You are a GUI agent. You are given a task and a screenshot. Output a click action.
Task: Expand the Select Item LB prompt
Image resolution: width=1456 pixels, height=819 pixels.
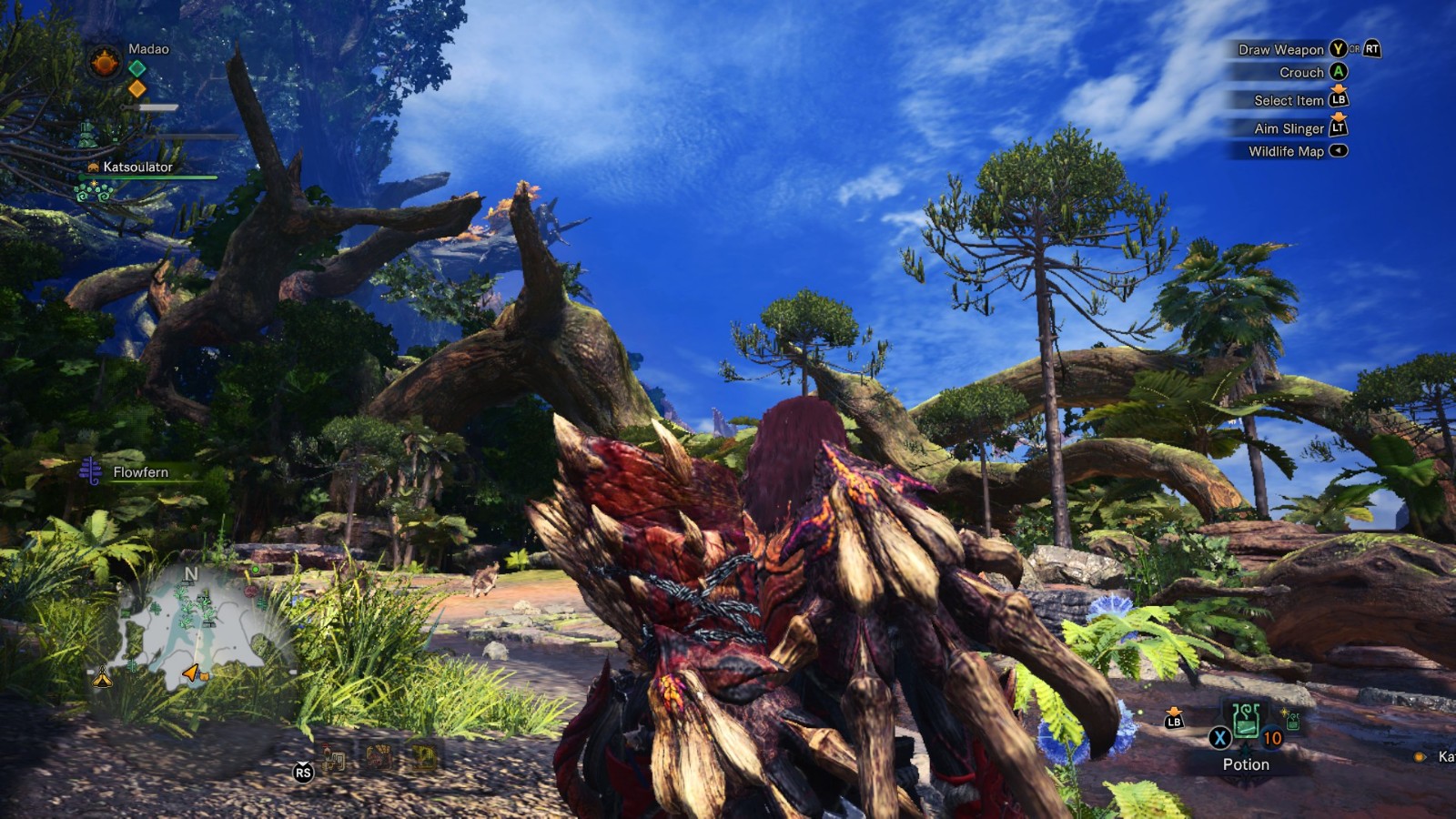(1344, 101)
